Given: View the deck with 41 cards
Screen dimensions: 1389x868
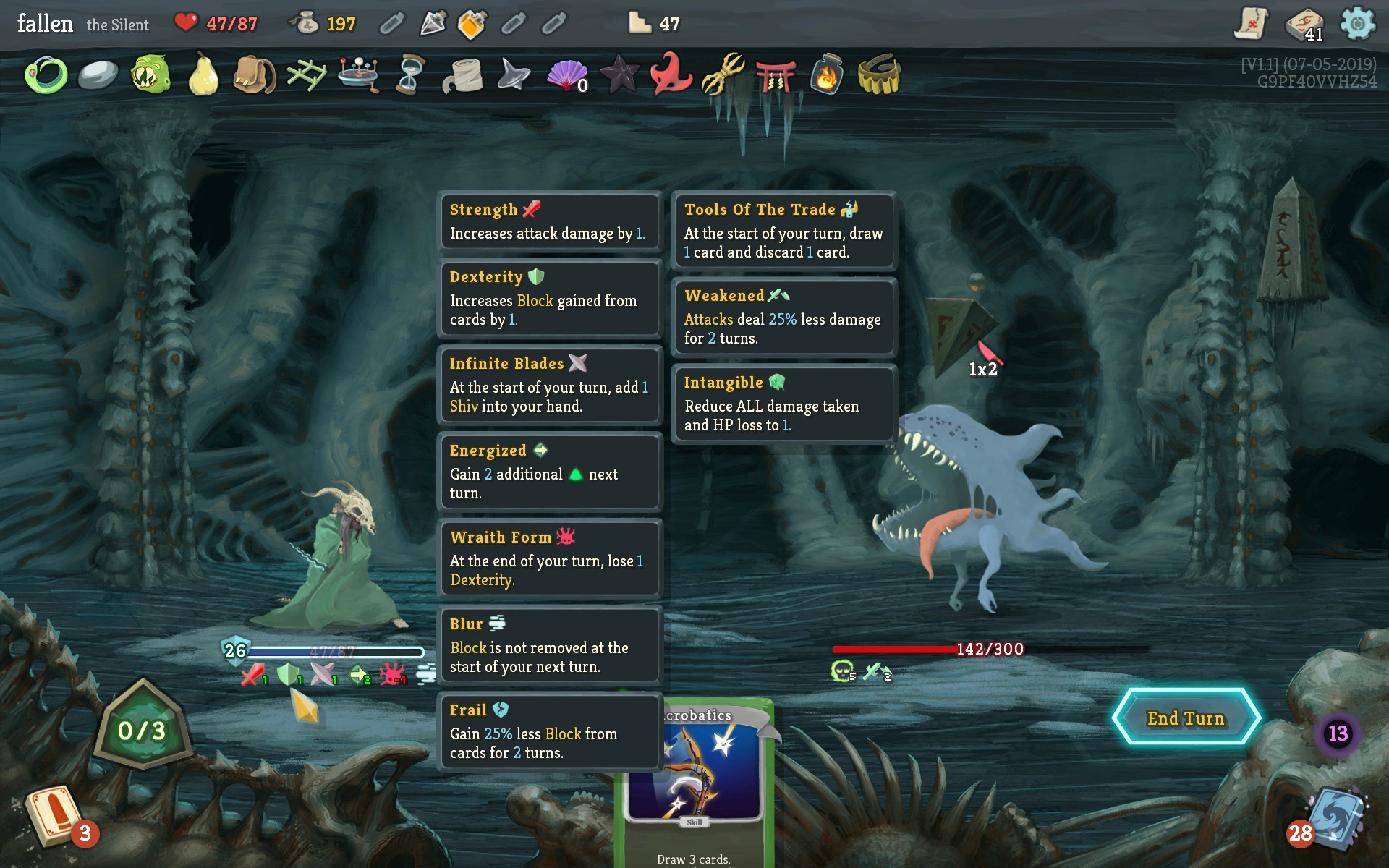Looking at the screenshot, I should (1304, 25).
